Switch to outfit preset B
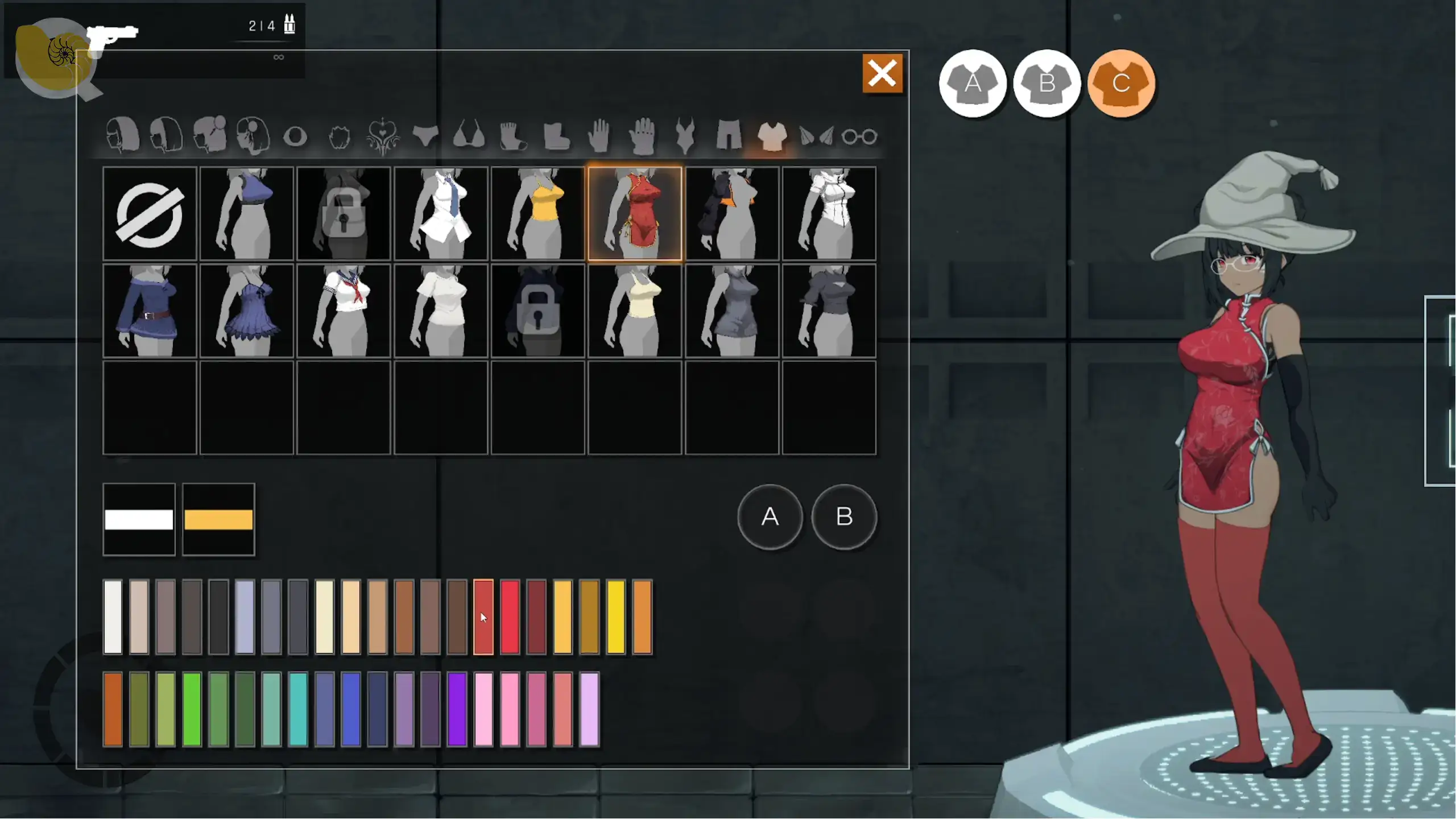The width and height of the screenshot is (1456, 819). pyautogui.click(x=1046, y=84)
